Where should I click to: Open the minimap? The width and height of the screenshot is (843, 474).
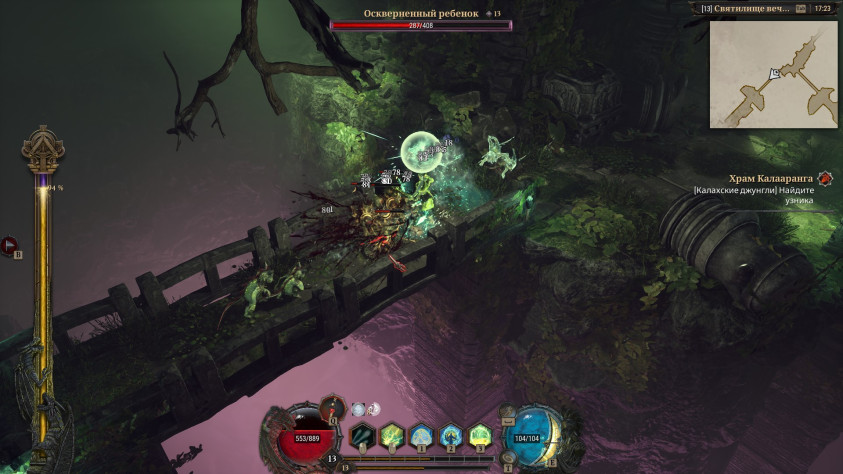[773, 73]
